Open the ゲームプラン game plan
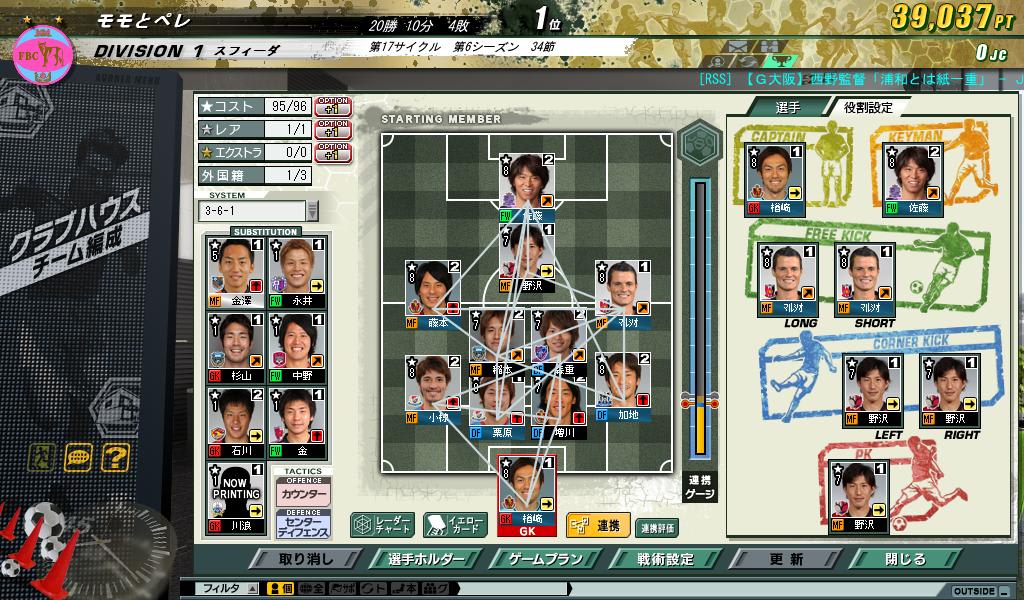Image resolution: width=1024 pixels, height=600 pixels. (x=546, y=559)
